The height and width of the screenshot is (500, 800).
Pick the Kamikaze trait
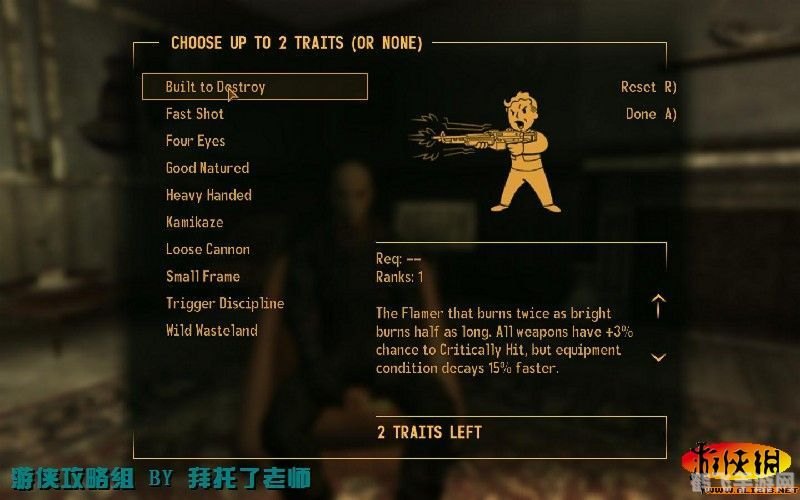(194, 222)
